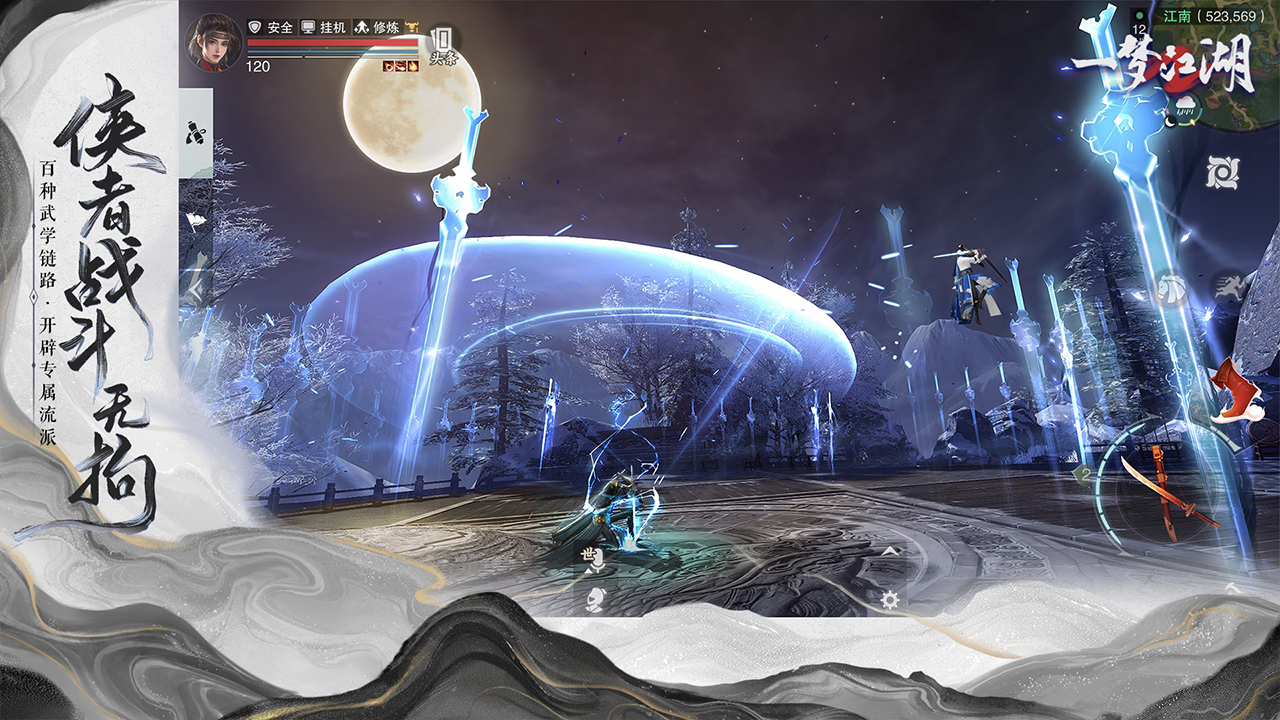The width and height of the screenshot is (1280, 720).
Task: Activate the 挂机 auto-play button
Action: click(325, 28)
